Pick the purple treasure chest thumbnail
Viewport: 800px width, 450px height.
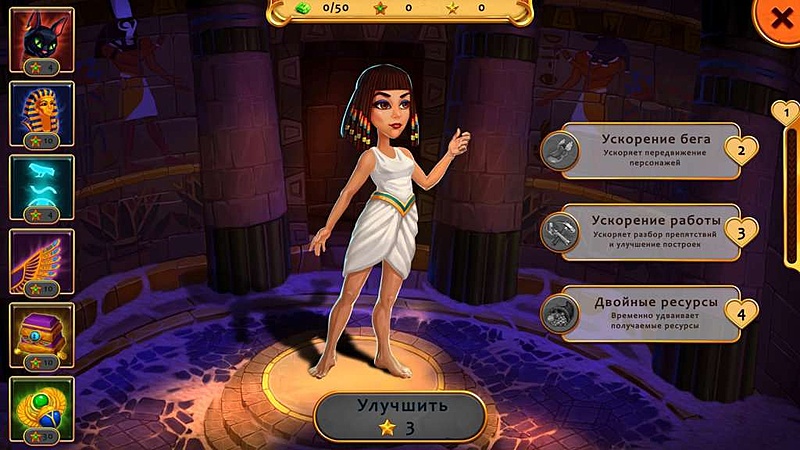(x=41, y=335)
